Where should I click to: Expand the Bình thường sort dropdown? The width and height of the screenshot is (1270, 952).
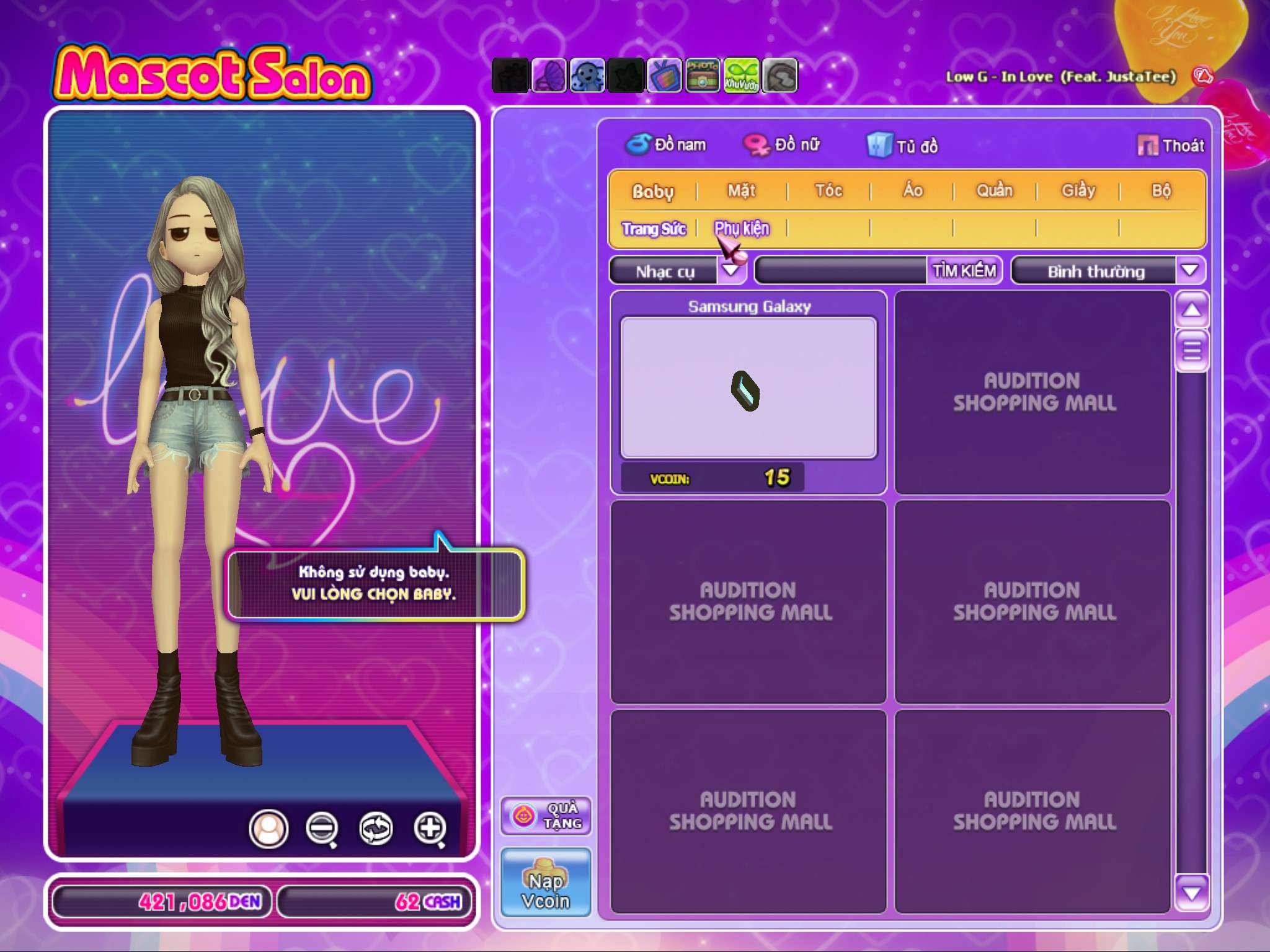pyautogui.click(x=1189, y=271)
